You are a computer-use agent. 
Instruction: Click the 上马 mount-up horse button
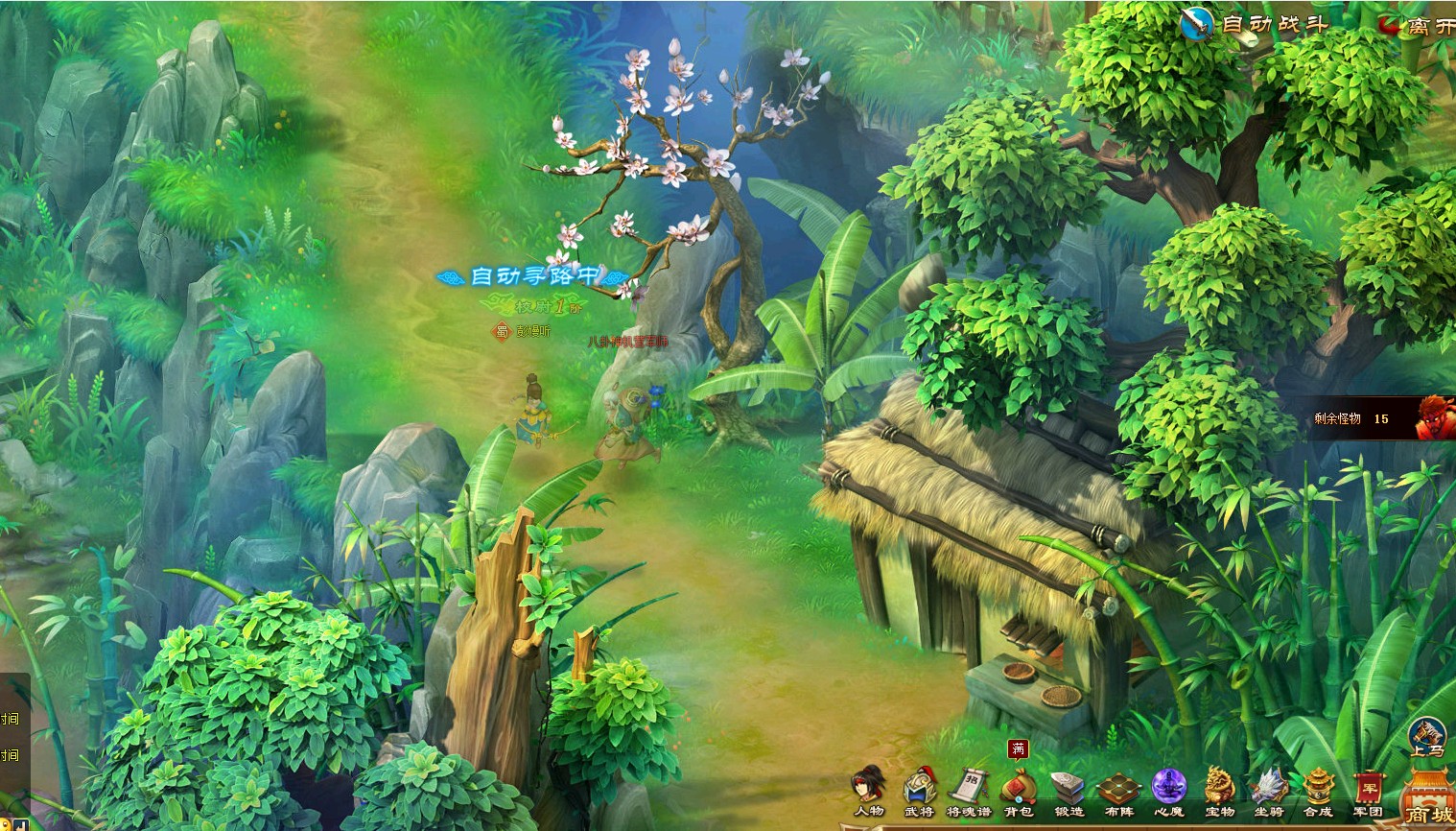pyautogui.click(x=1427, y=737)
